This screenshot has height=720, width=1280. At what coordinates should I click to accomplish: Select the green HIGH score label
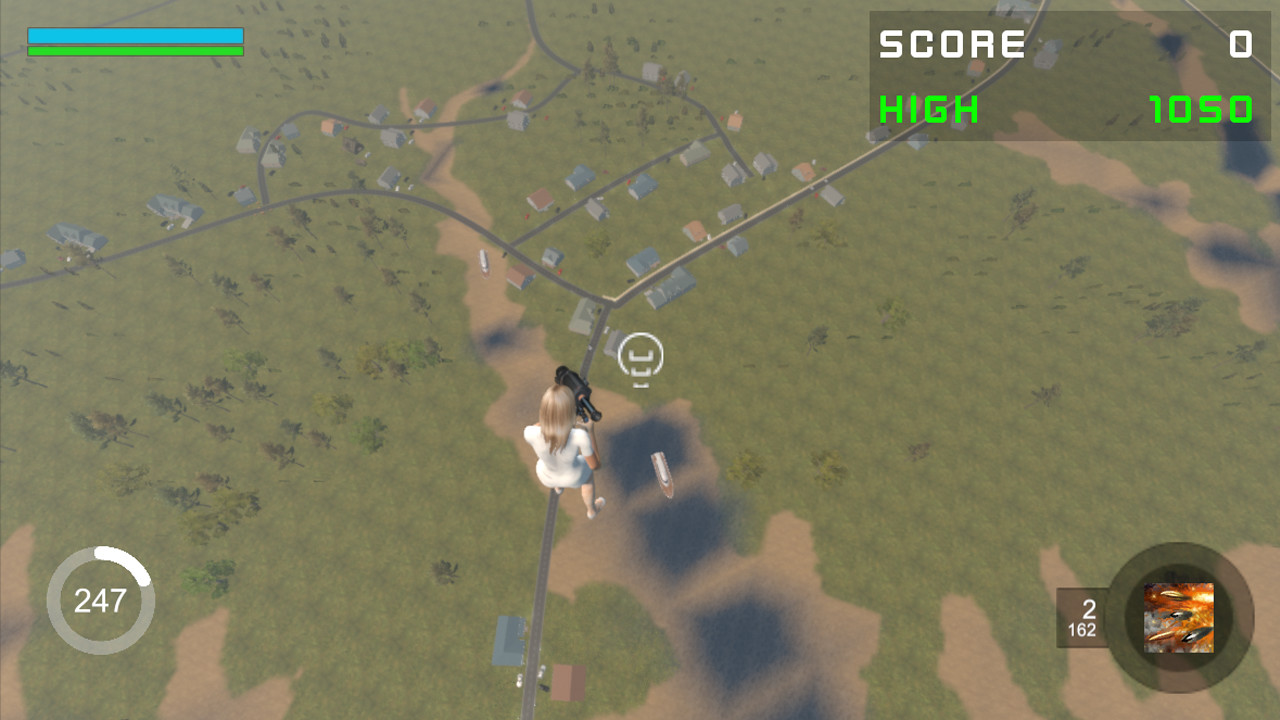(x=928, y=110)
